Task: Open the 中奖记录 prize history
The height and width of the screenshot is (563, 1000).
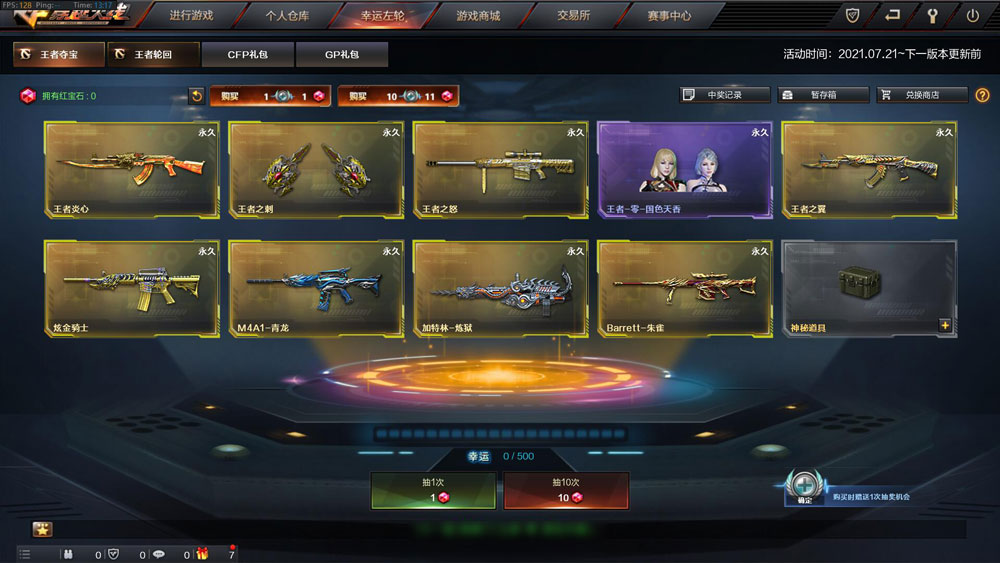Action: click(x=725, y=95)
